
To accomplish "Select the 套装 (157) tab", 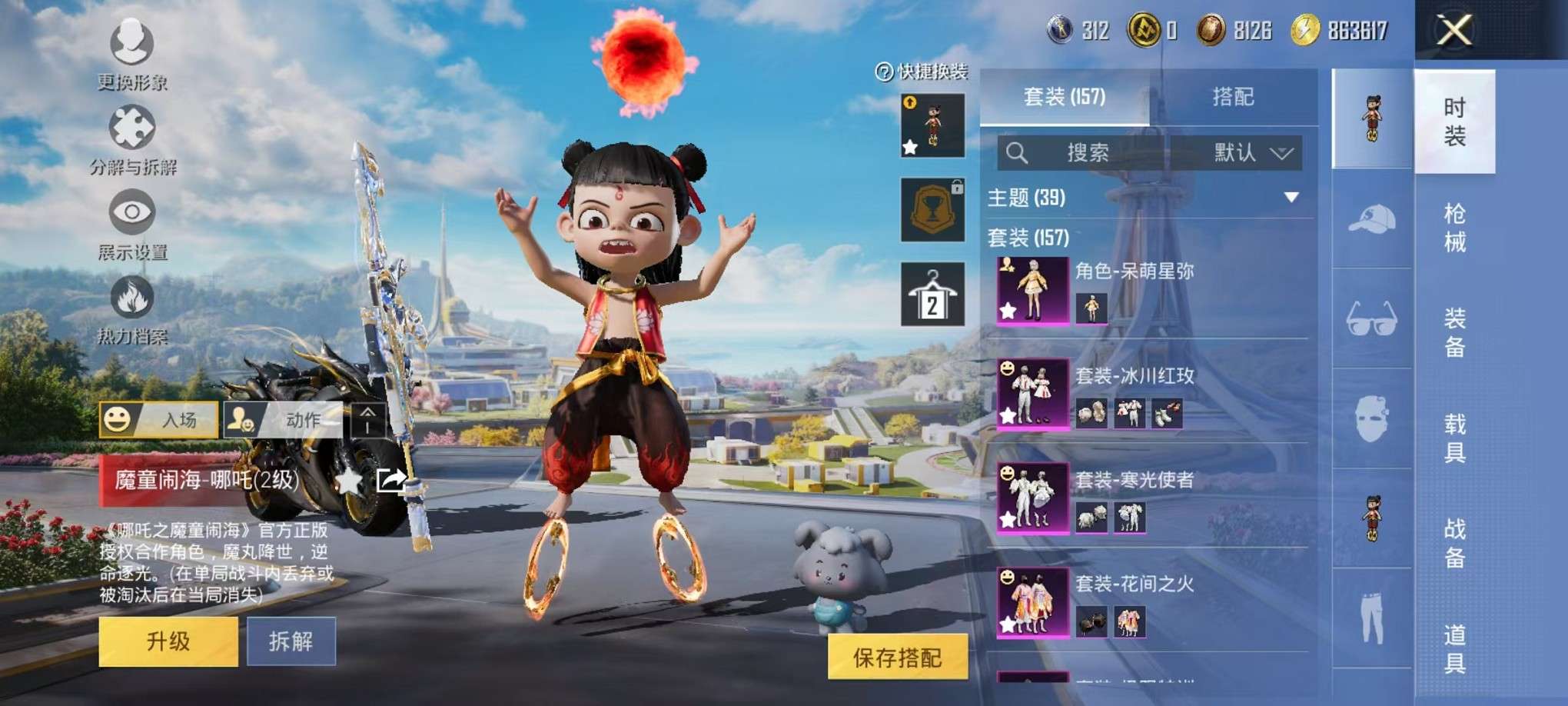I will 1065,97.
